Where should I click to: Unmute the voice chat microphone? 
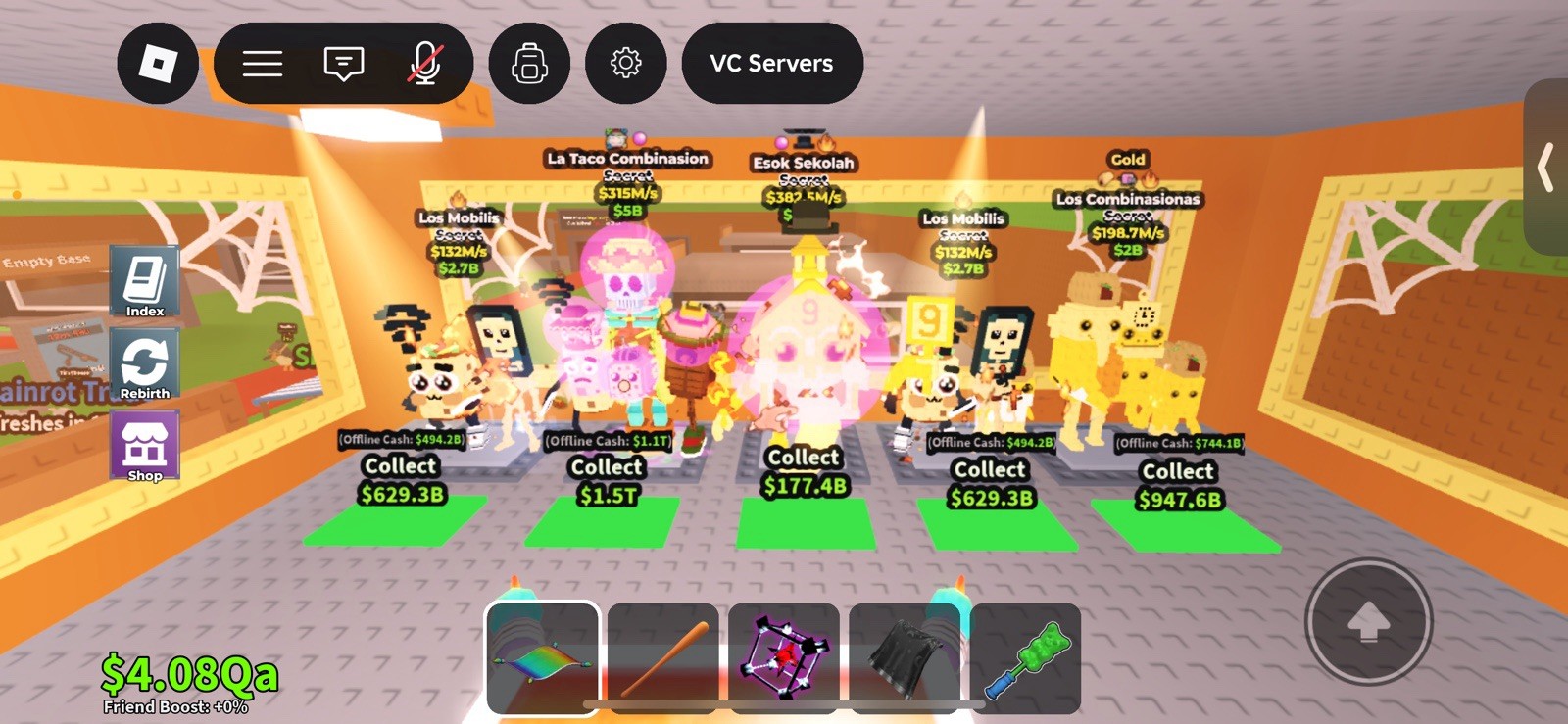[x=424, y=63]
